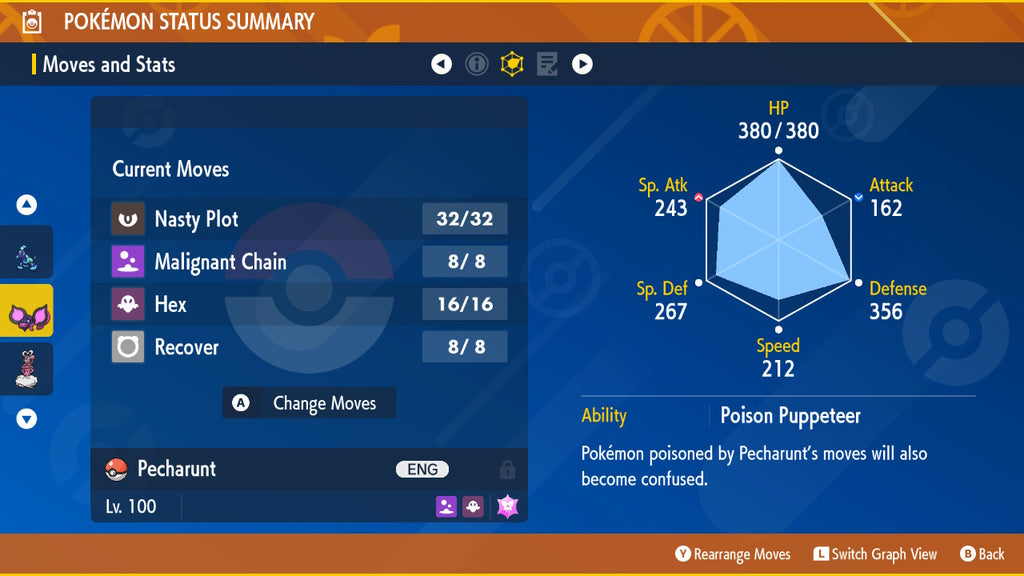Open the memo notes page tab
This screenshot has width=1024, height=576.
click(x=547, y=65)
